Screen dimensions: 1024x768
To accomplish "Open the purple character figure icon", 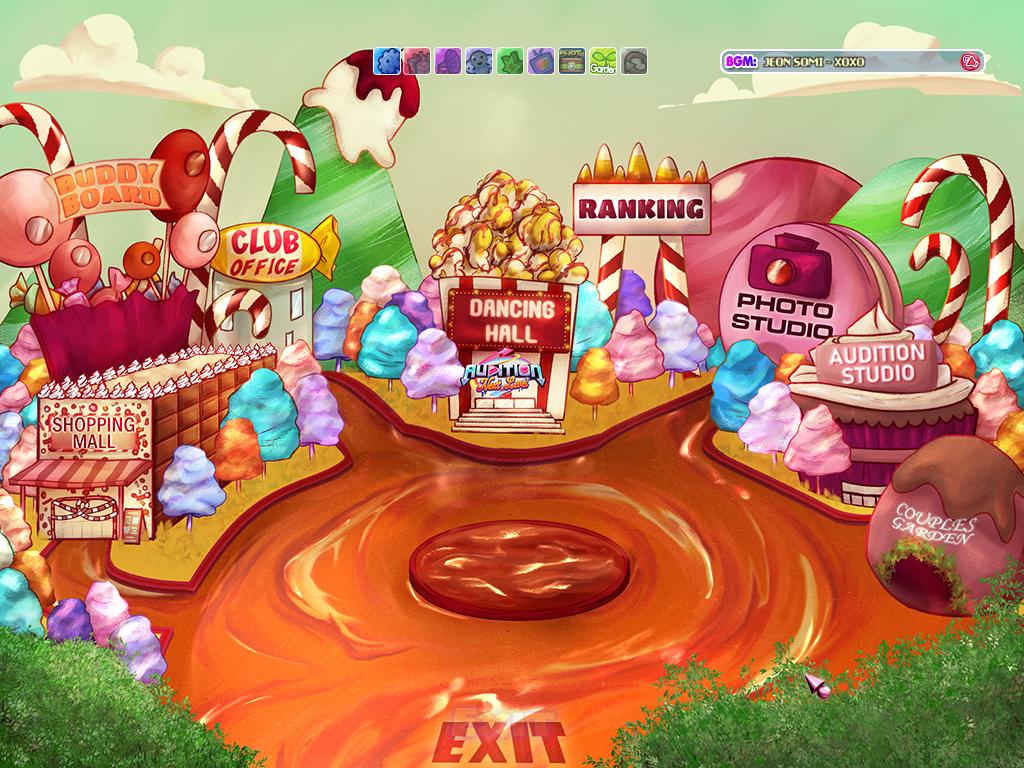I will click(480, 62).
